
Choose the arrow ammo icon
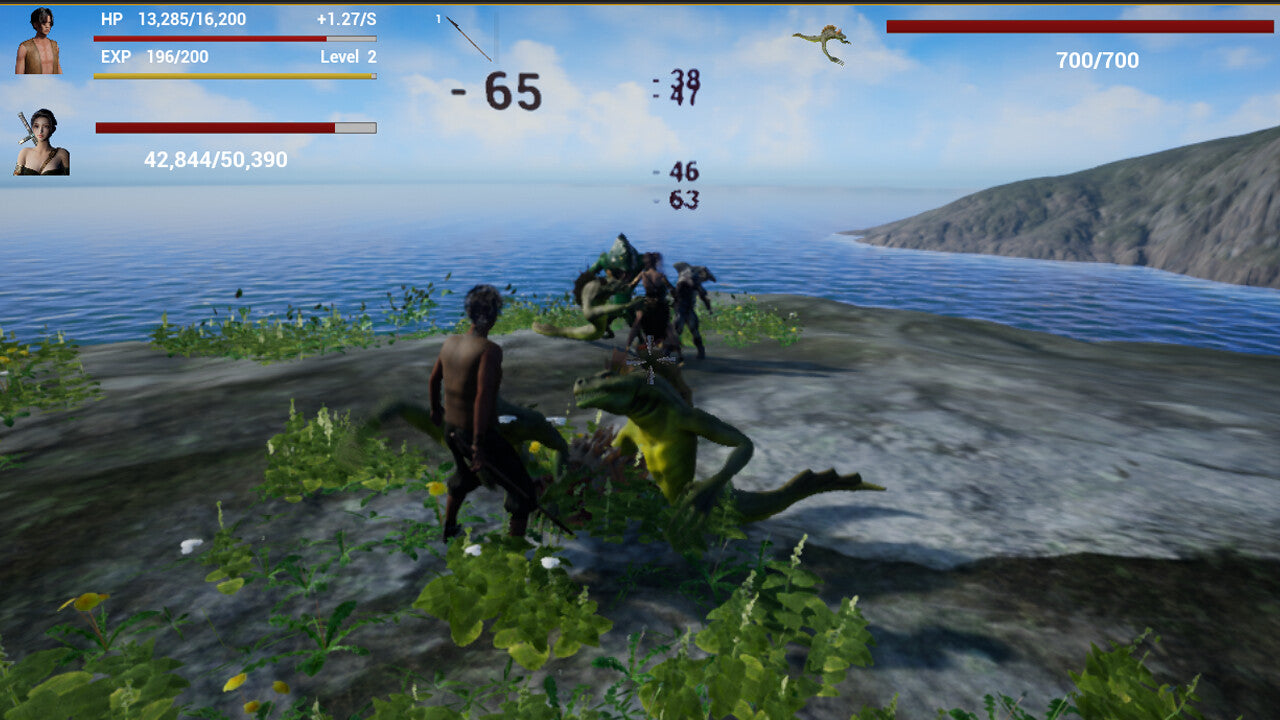coord(468,38)
